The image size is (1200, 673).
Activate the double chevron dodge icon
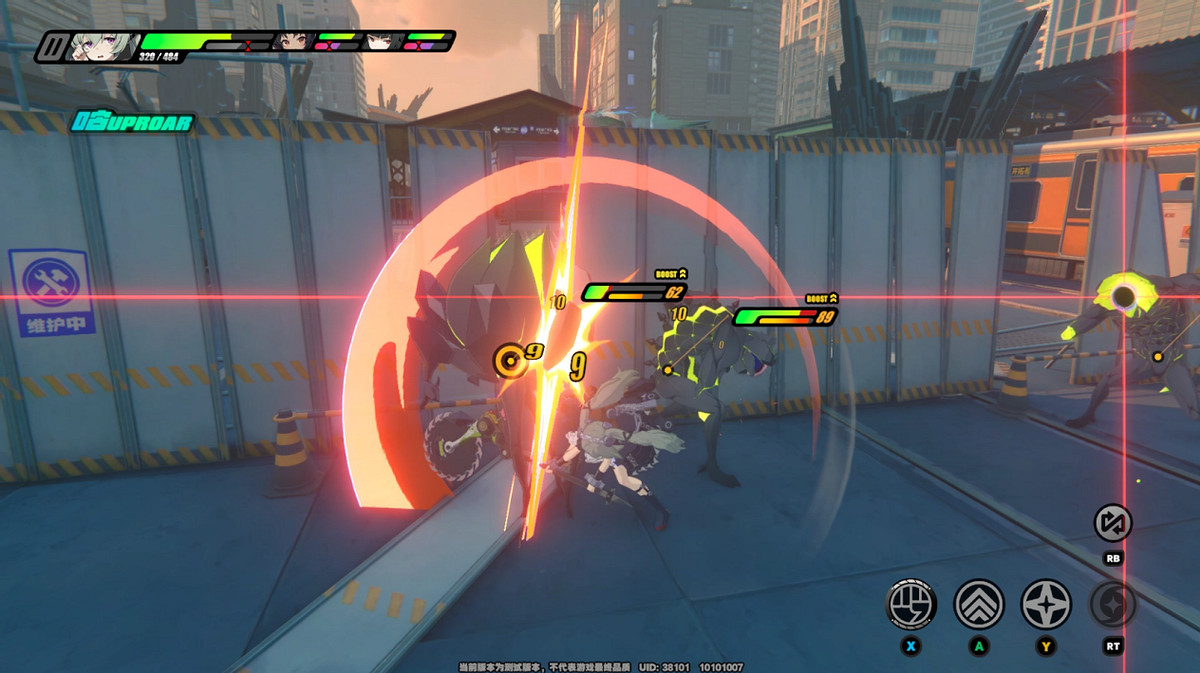pyautogui.click(x=979, y=604)
